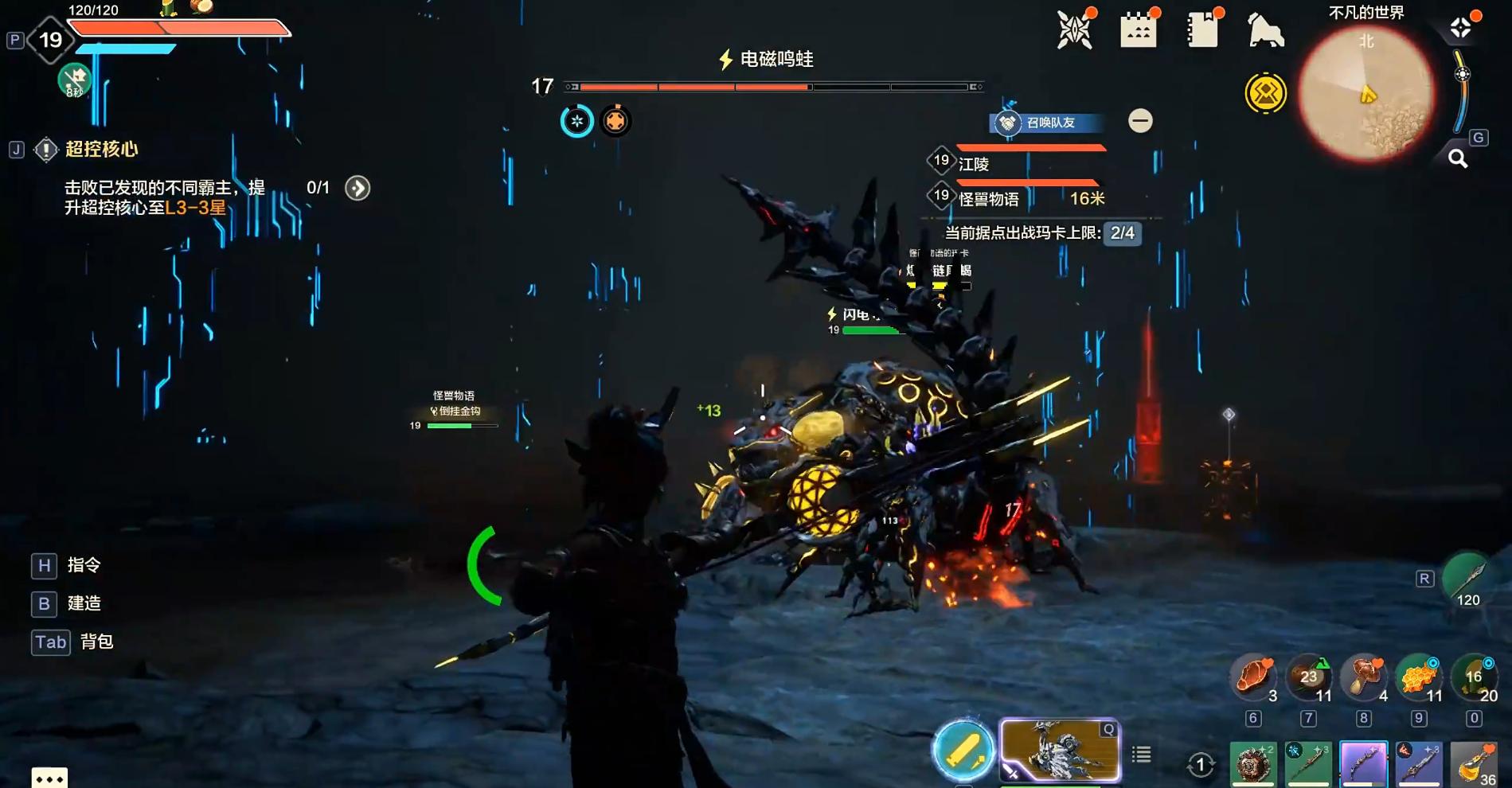Click the yellow round emblem beside minimap
1512x788 pixels.
pyautogui.click(x=1265, y=94)
